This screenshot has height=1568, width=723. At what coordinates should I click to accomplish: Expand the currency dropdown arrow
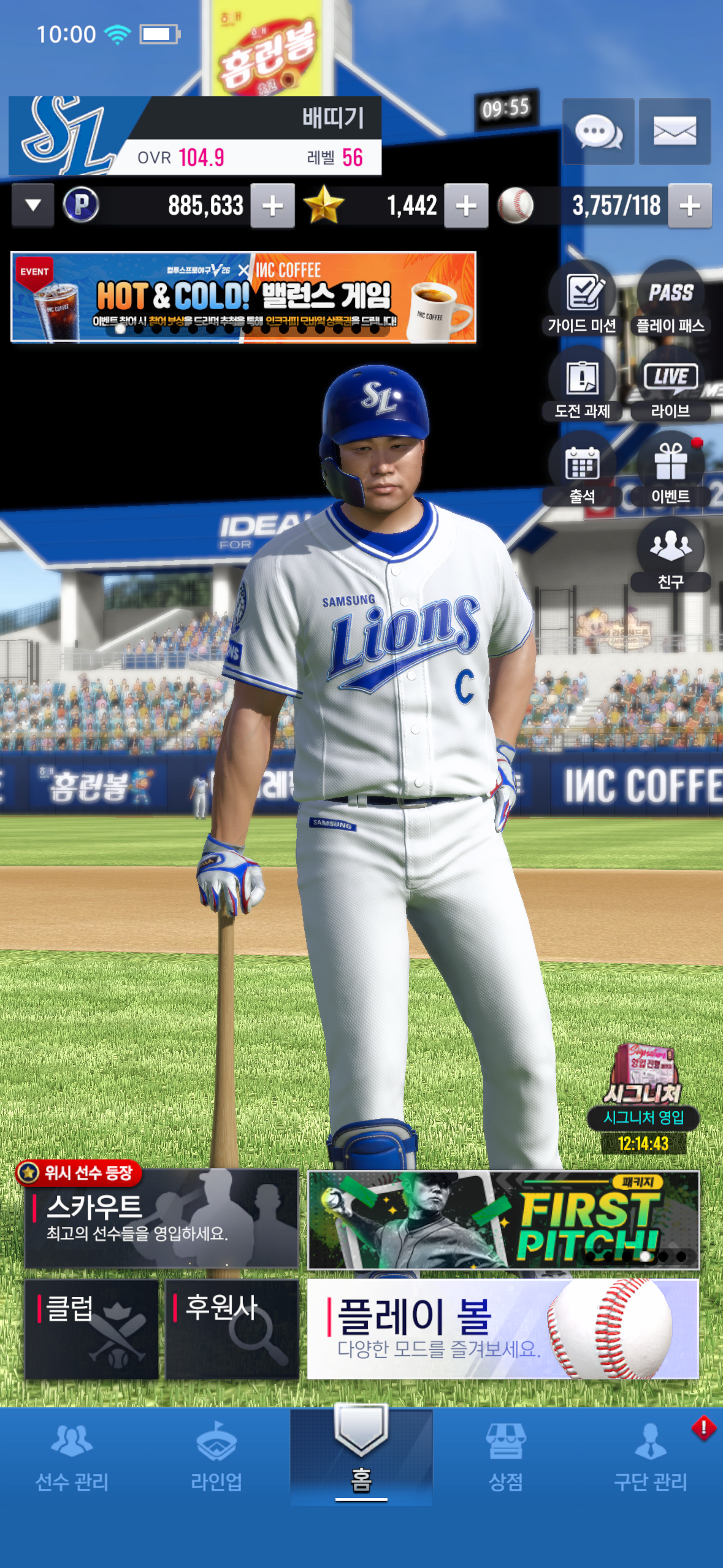33,206
